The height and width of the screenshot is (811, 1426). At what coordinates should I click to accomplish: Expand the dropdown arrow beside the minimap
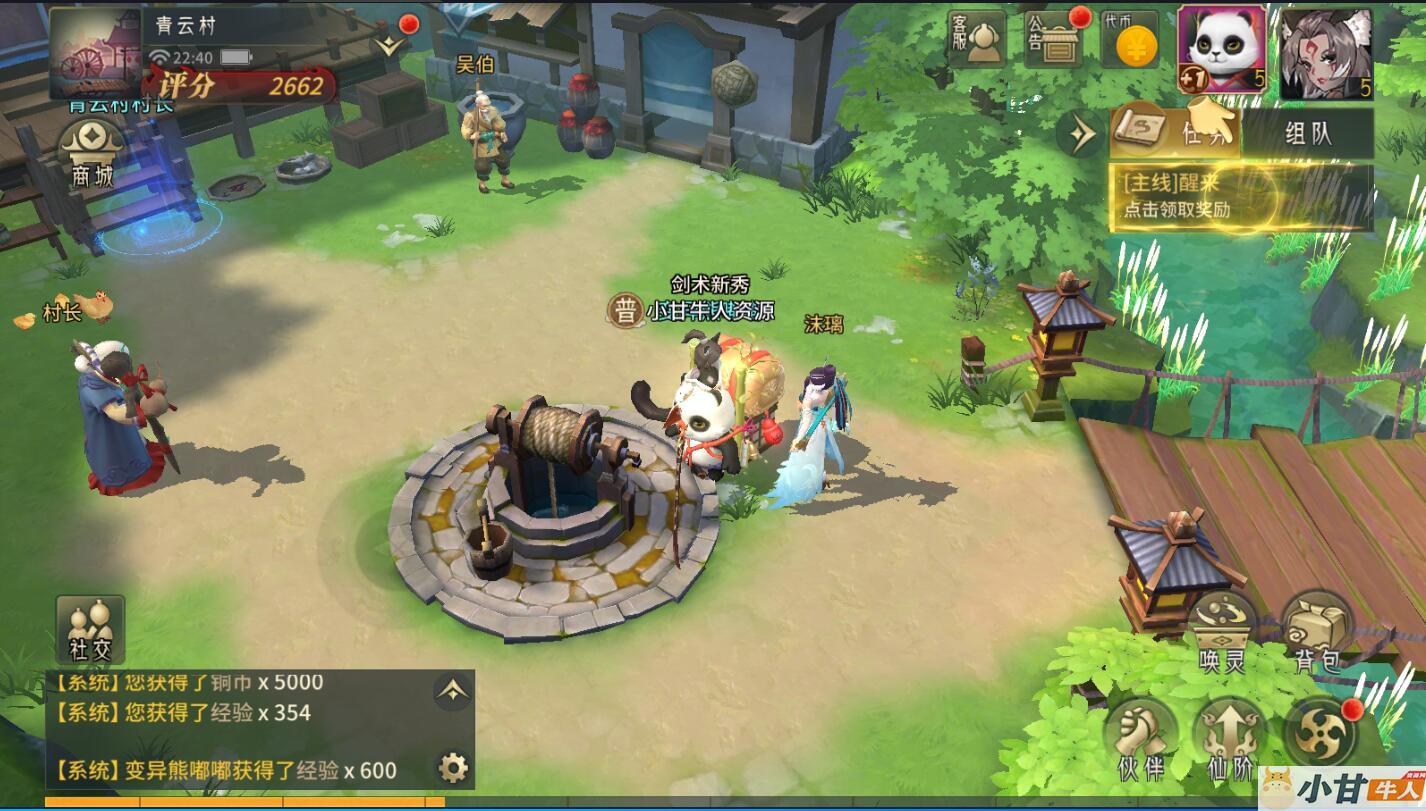(x=389, y=45)
